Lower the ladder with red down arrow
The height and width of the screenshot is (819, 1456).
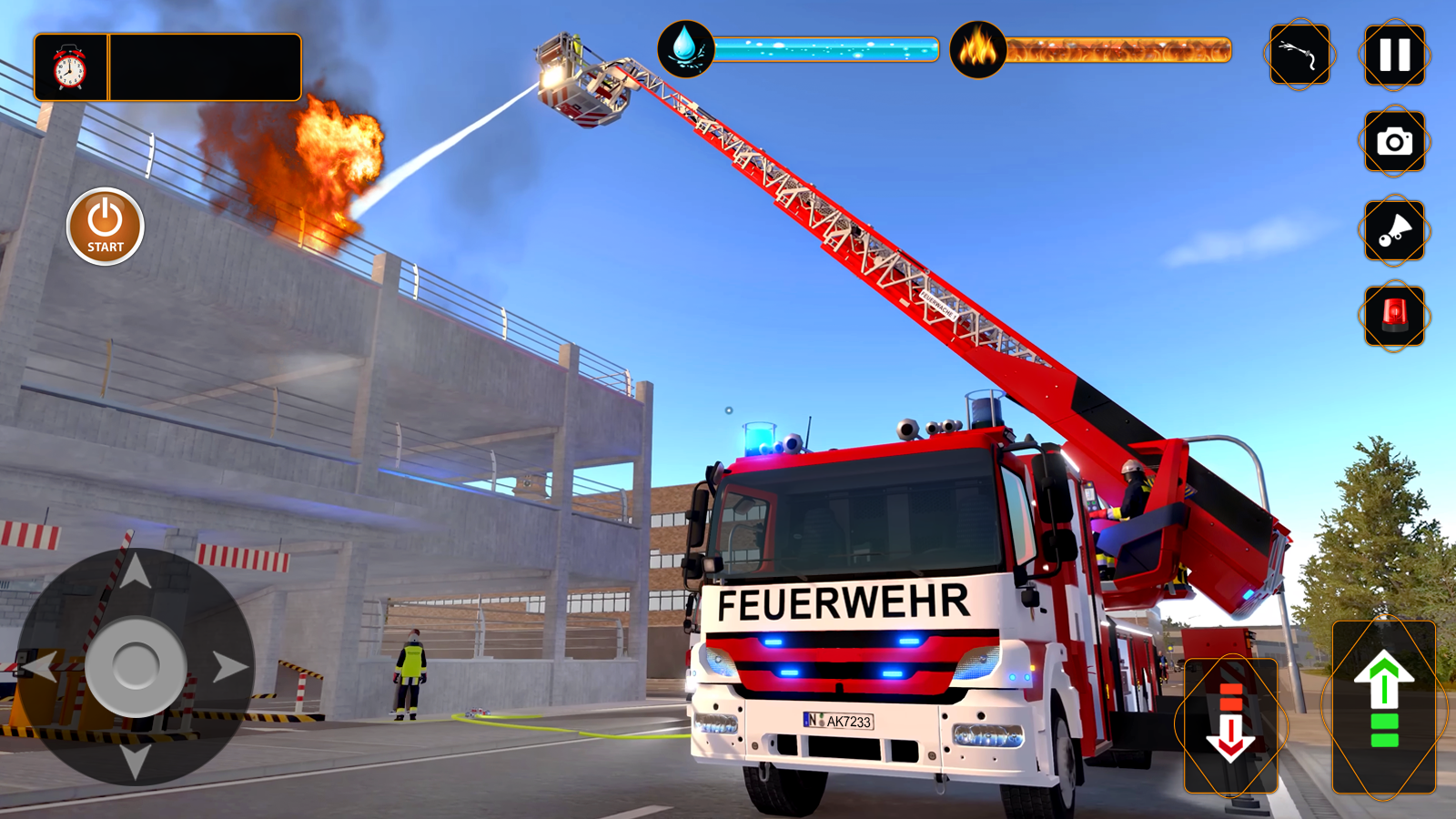pyautogui.click(x=1230, y=725)
